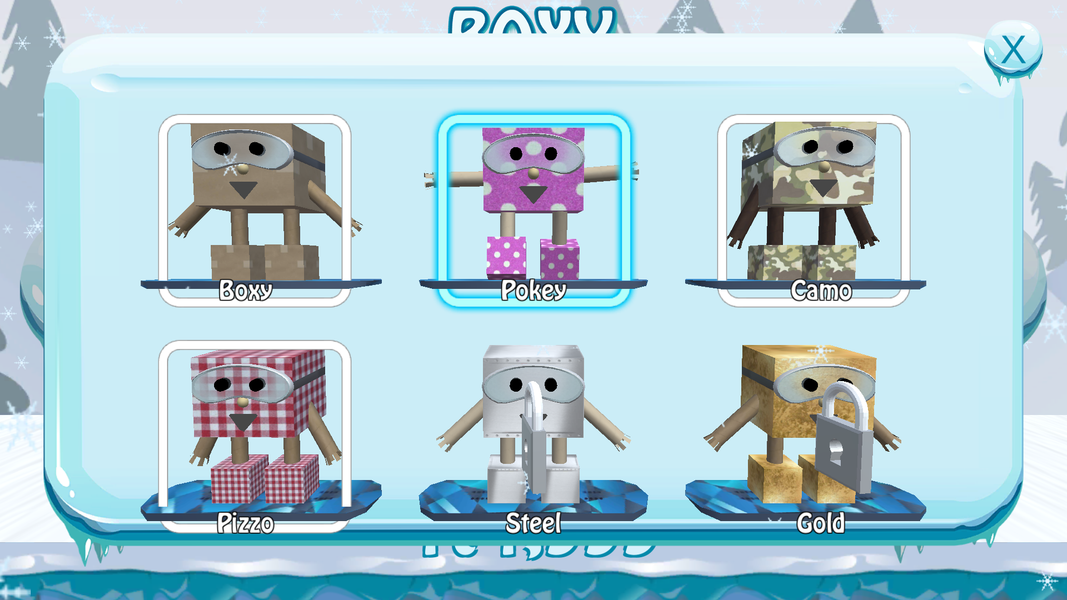Image resolution: width=1067 pixels, height=600 pixels.
Task: Click the locked Steel character
Action: pos(533,432)
